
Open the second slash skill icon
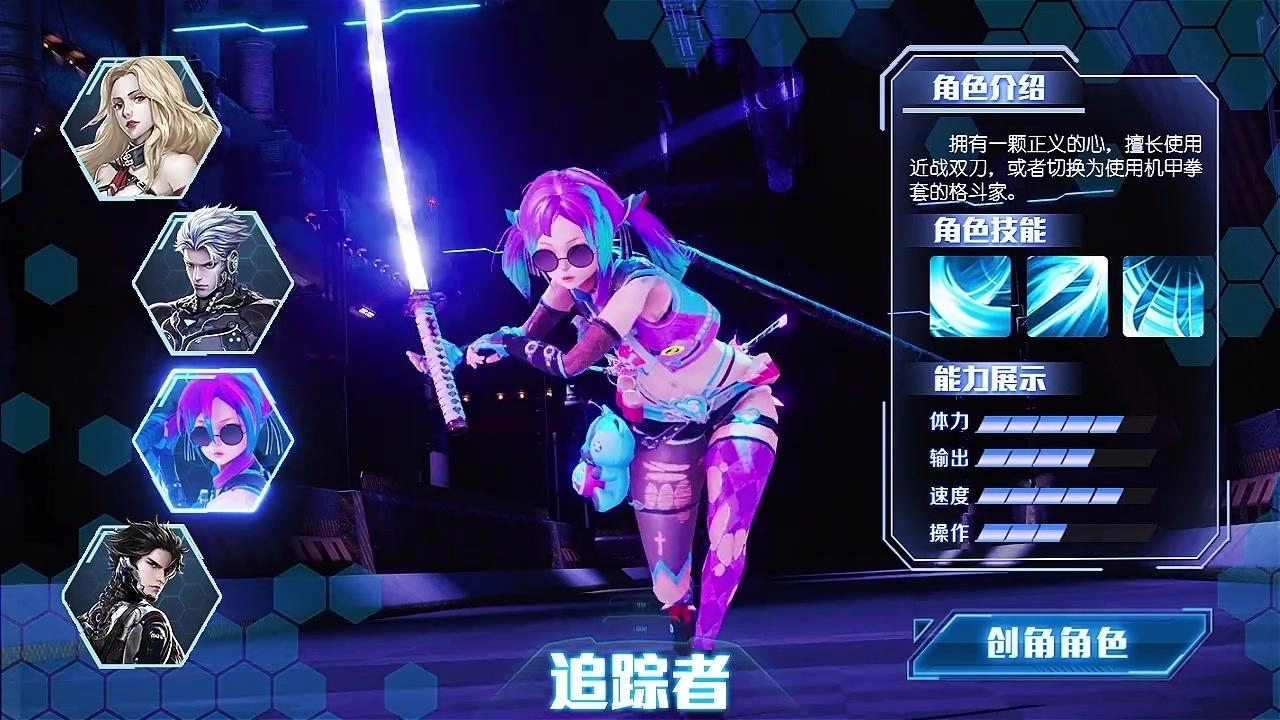1066,295
